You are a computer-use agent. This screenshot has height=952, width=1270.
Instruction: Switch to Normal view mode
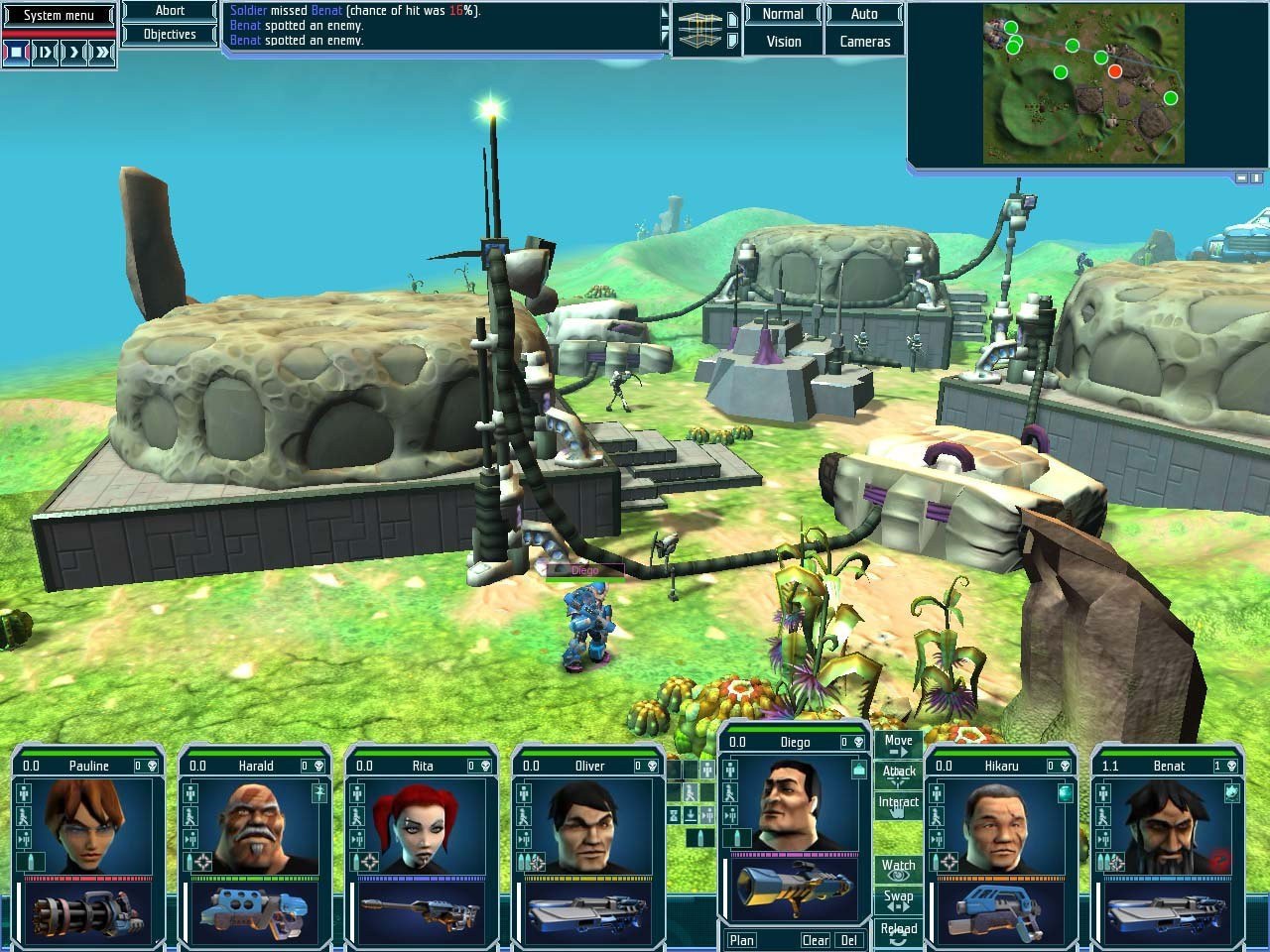pos(783,14)
